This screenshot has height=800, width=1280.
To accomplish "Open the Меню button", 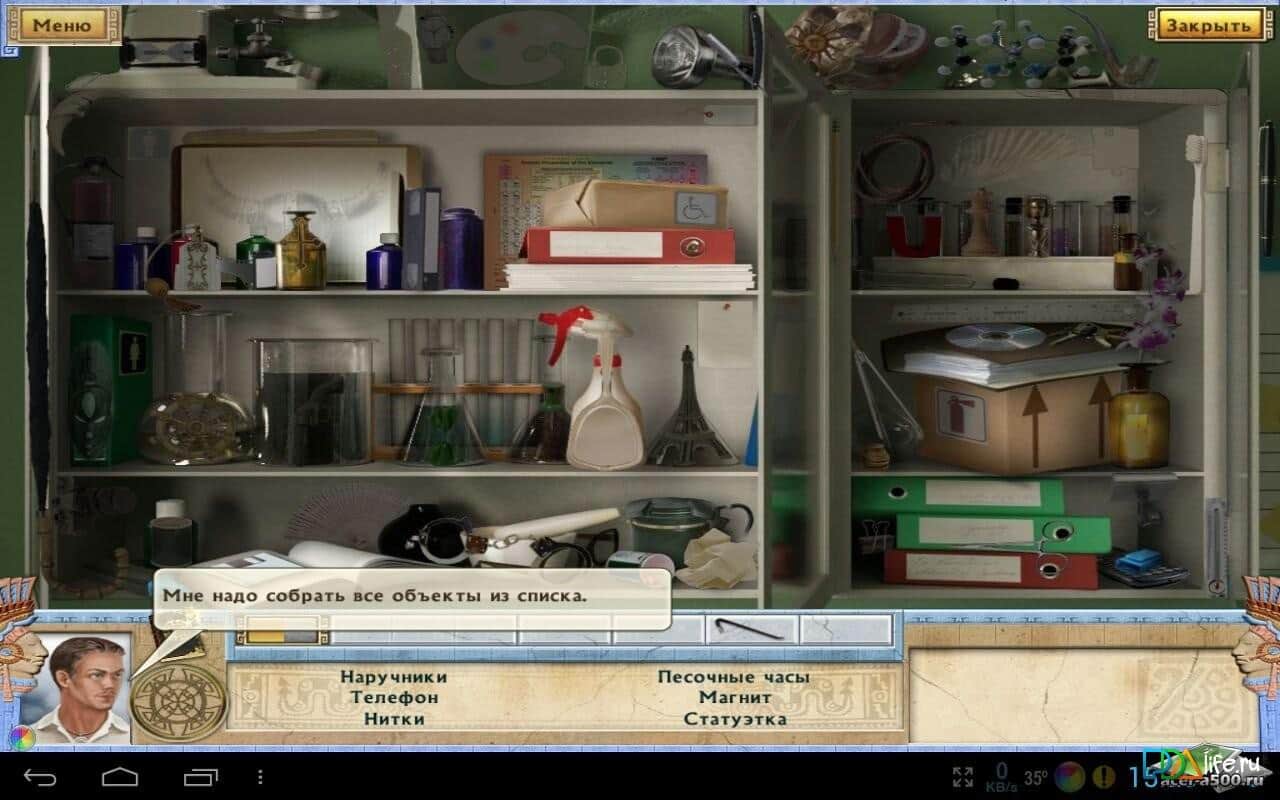I will tap(62, 25).
